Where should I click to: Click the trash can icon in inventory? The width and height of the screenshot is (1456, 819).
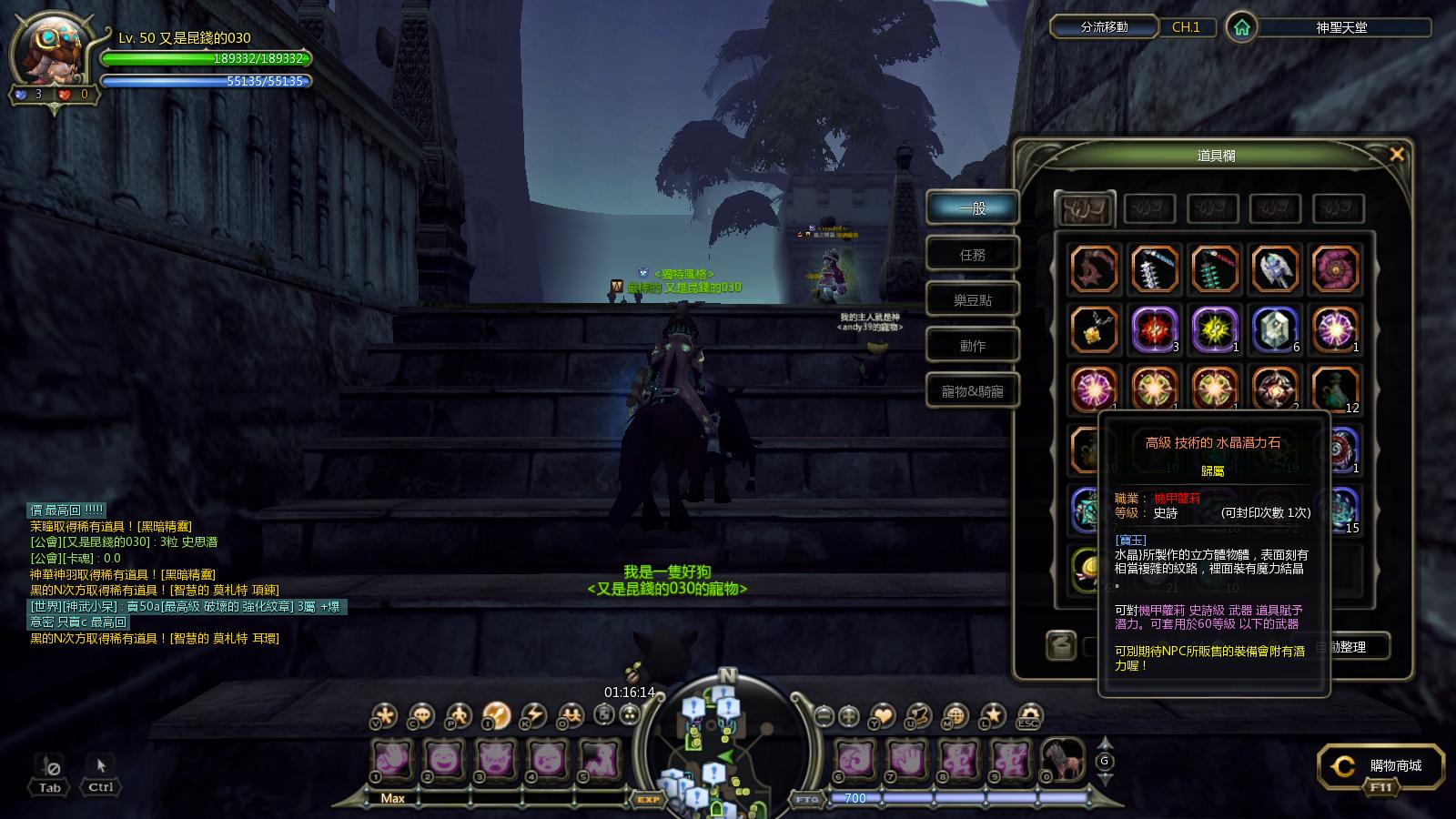1060,645
